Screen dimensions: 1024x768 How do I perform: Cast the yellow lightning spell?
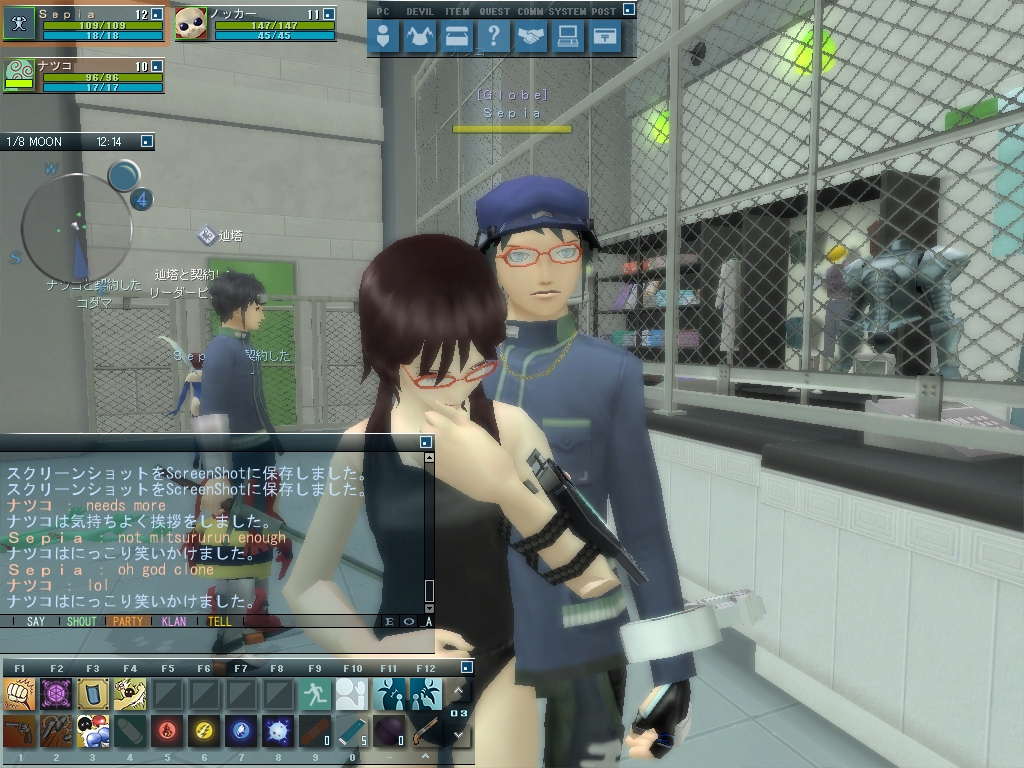click(204, 732)
